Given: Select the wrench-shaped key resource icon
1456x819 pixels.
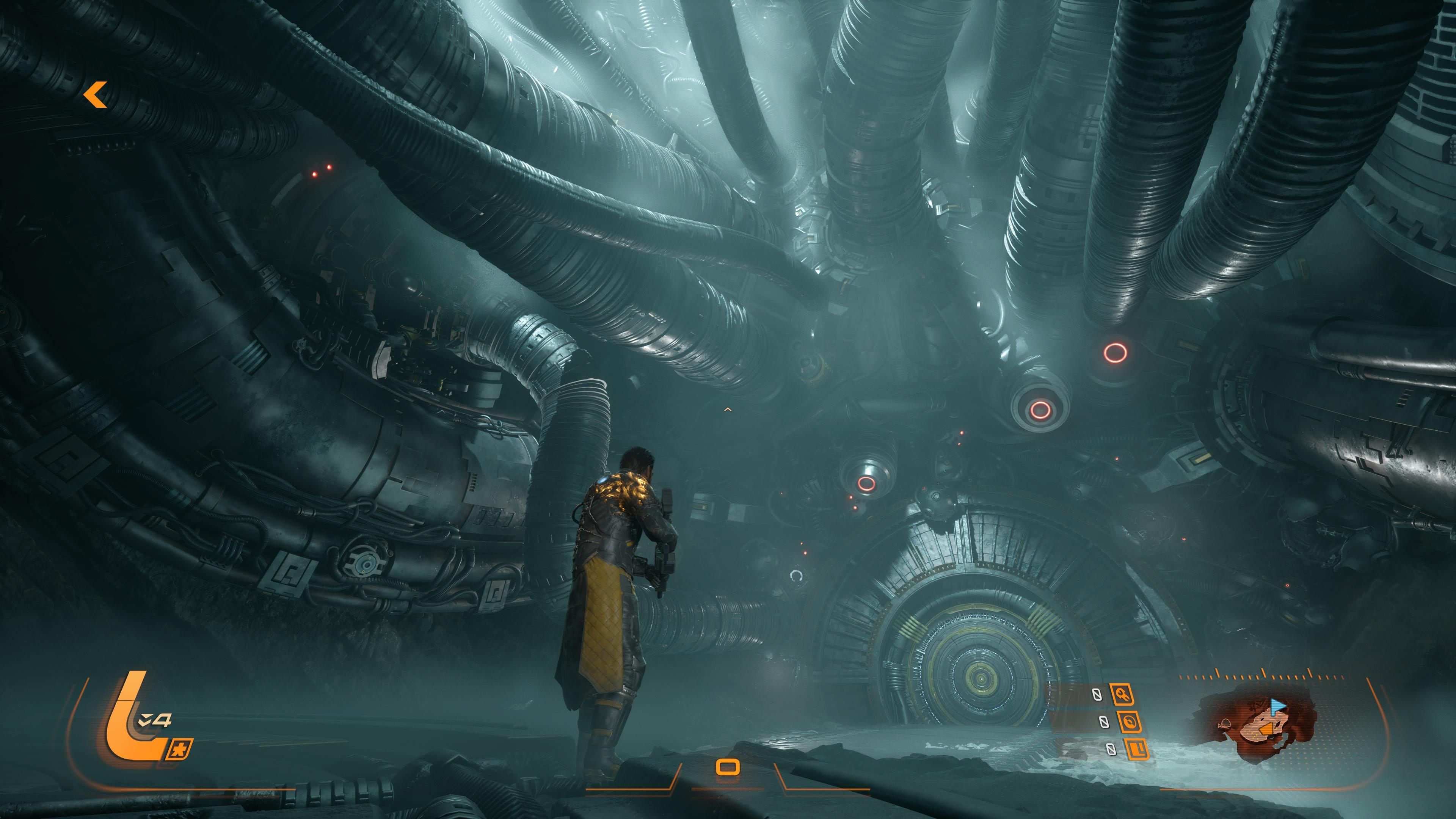Looking at the screenshot, I should [1122, 694].
